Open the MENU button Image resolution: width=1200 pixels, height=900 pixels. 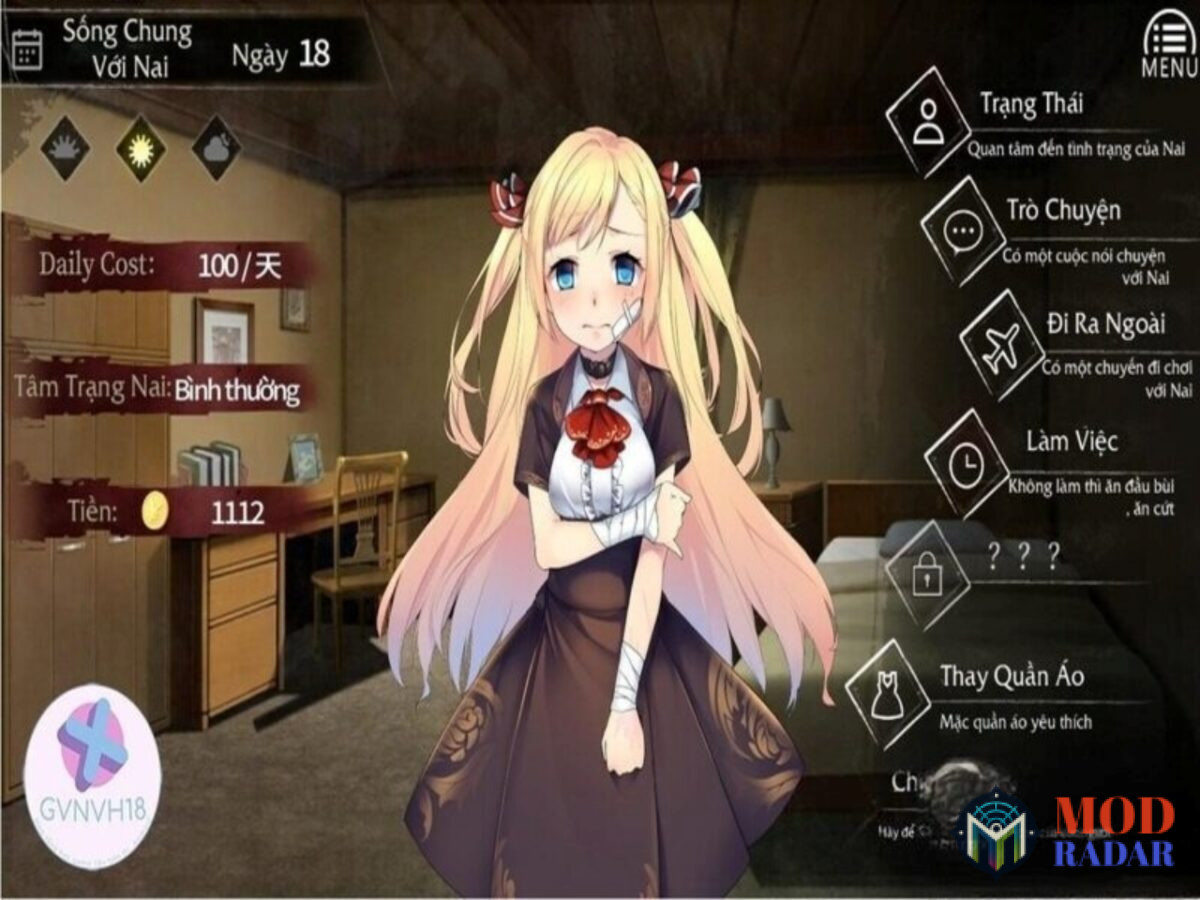pyautogui.click(x=1167, y=42)
